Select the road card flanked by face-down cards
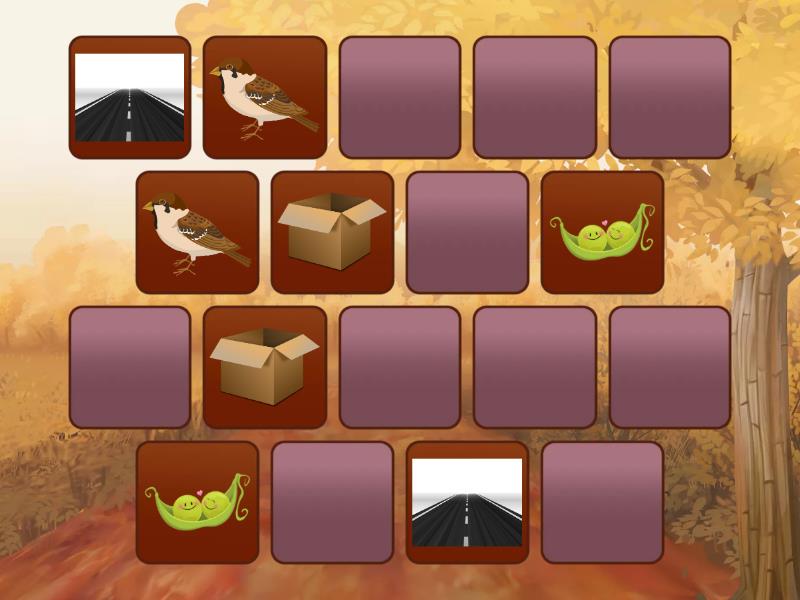Viewport: 800px width, 600px height. click(x=467, y=502)
